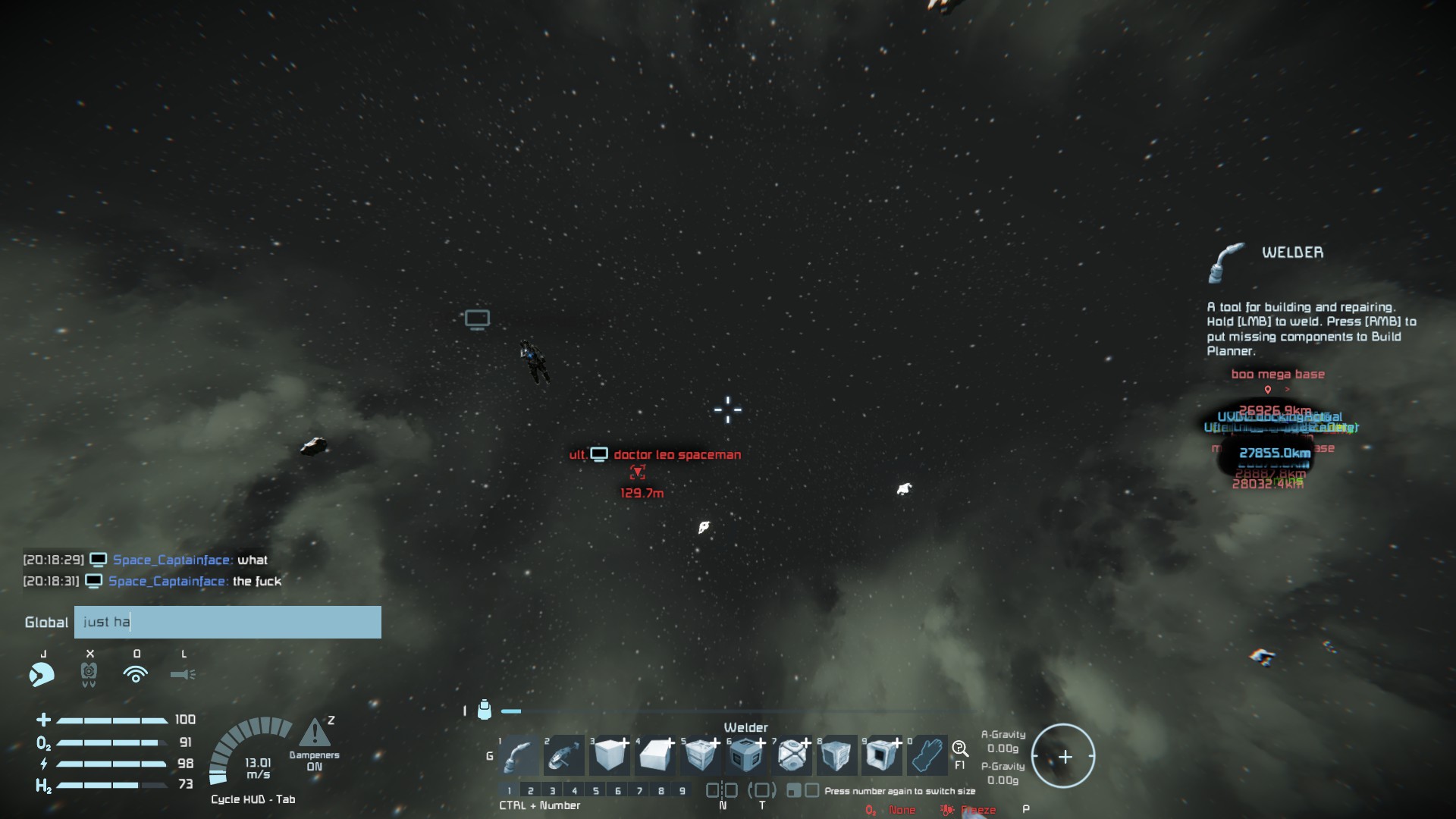The width and height of the screenshot is (1456, 819).
Task: Click the backpack inventory icon
Action: pyautogui.click(x=485, y=710)
